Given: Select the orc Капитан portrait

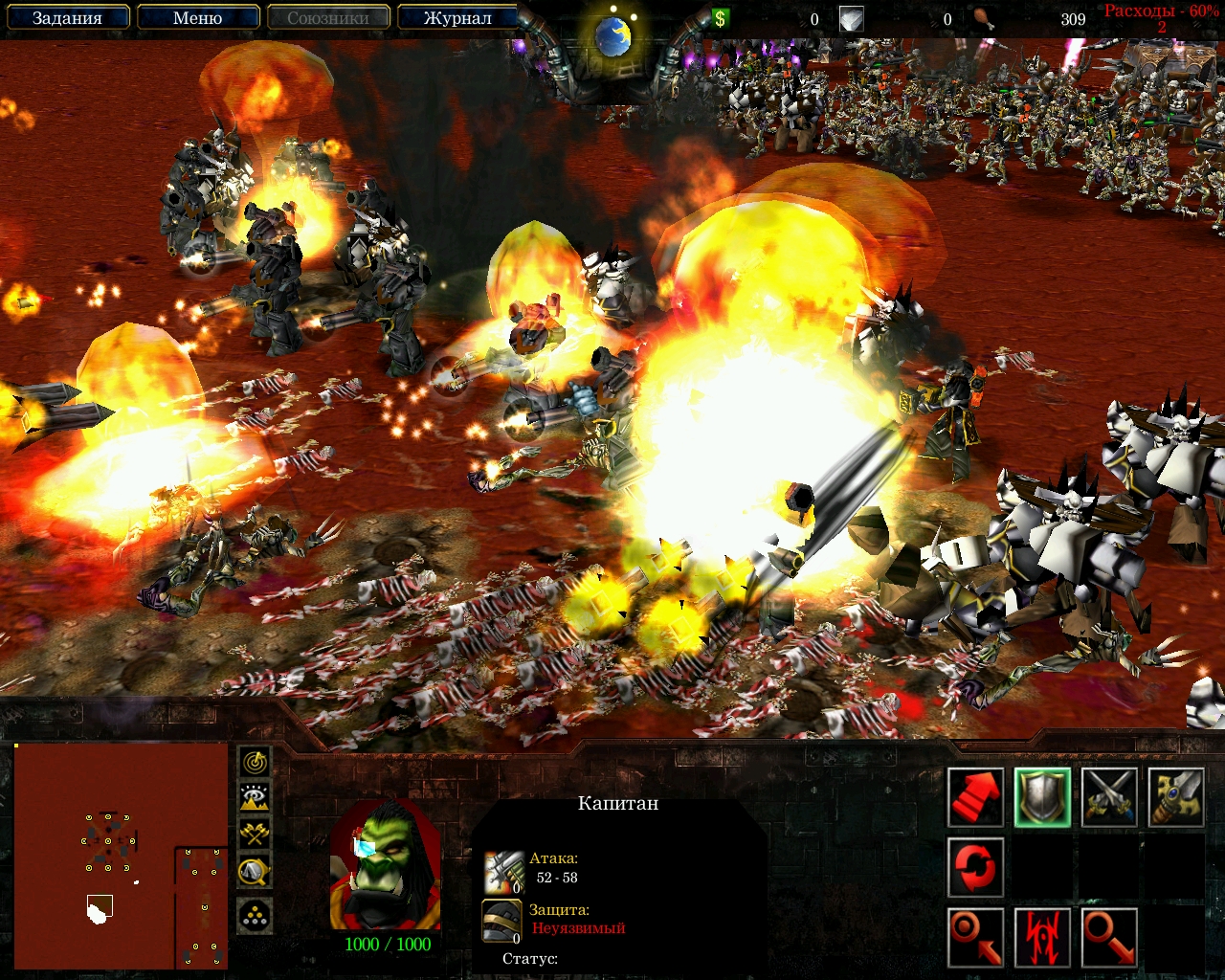Looking at the screenshot, I should [386, 865].
